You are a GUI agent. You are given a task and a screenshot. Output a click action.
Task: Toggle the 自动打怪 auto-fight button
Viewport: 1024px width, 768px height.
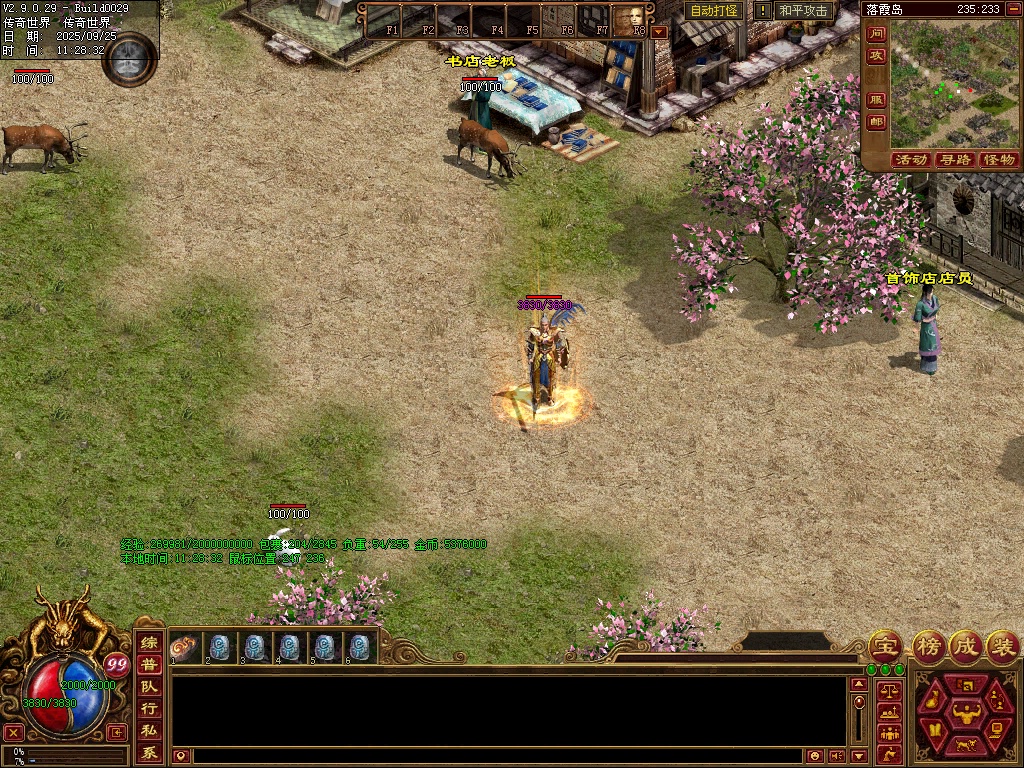tap(714, 11)
